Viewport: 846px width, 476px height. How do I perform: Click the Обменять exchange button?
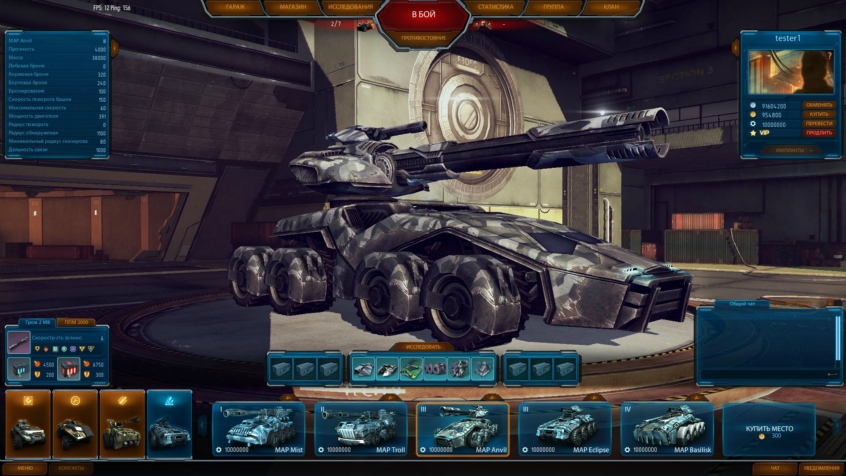(x=819, y=105)
